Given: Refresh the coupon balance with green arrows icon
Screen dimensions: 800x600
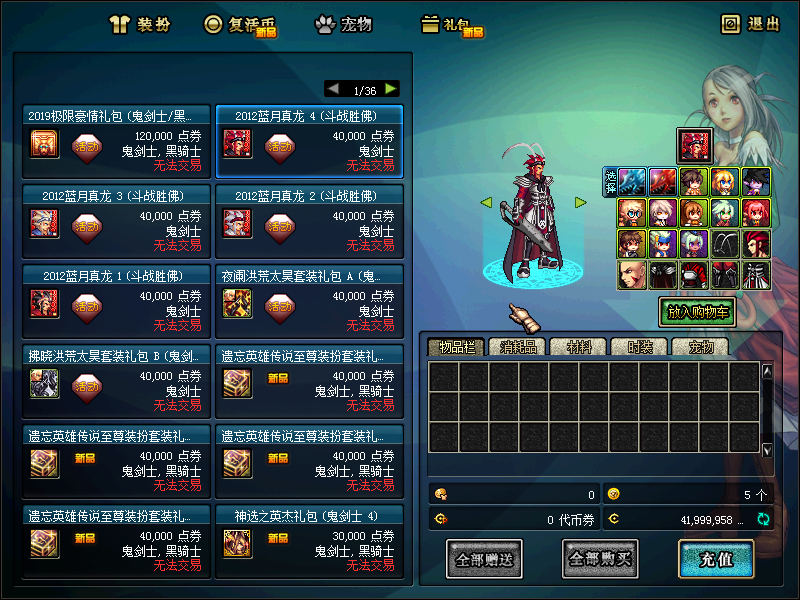Looking at the screenshot, I should point(763,519).
